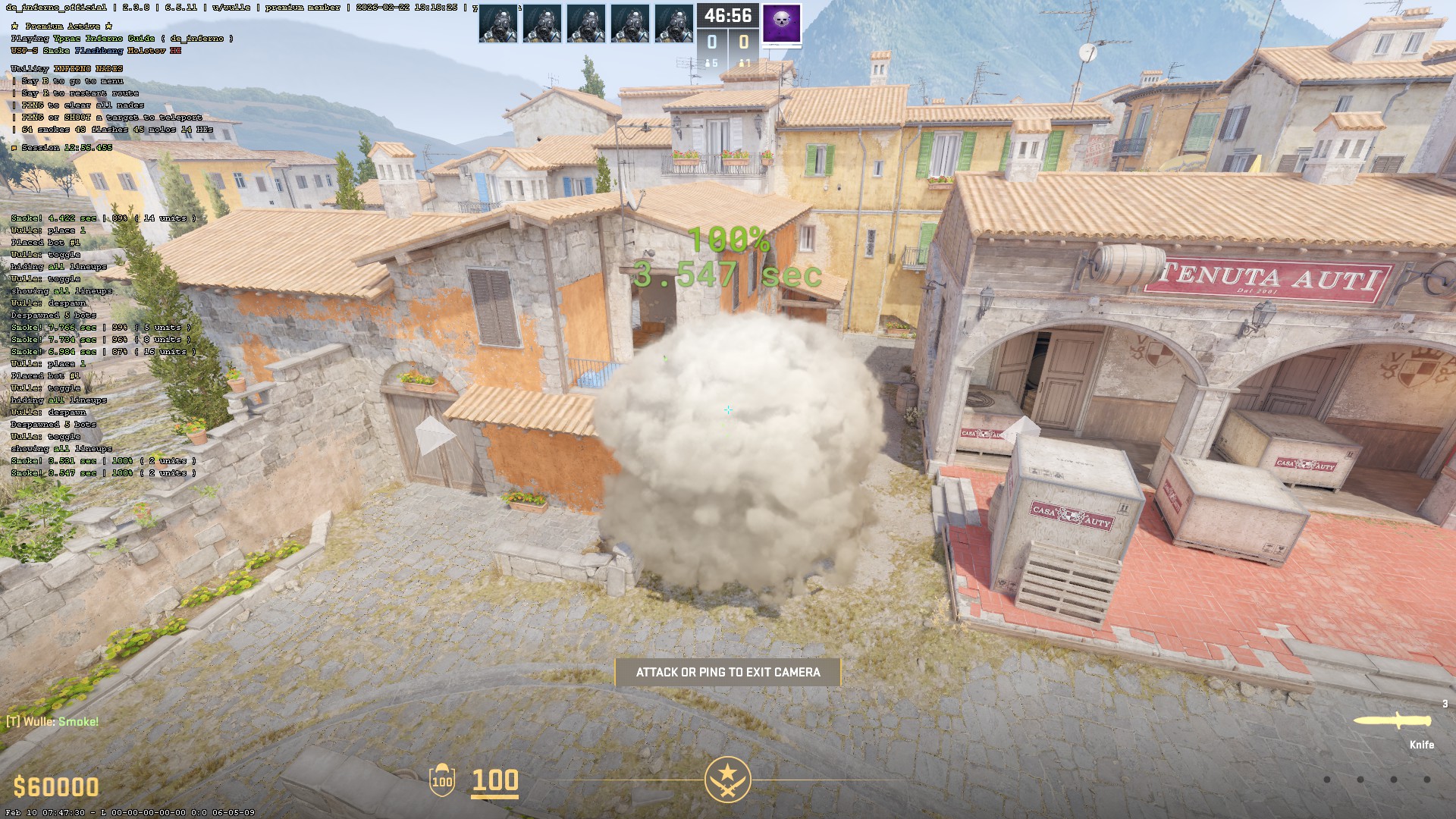1456x819 pixels.
Task: Click the star team emblem
Action: coord(727,779)
